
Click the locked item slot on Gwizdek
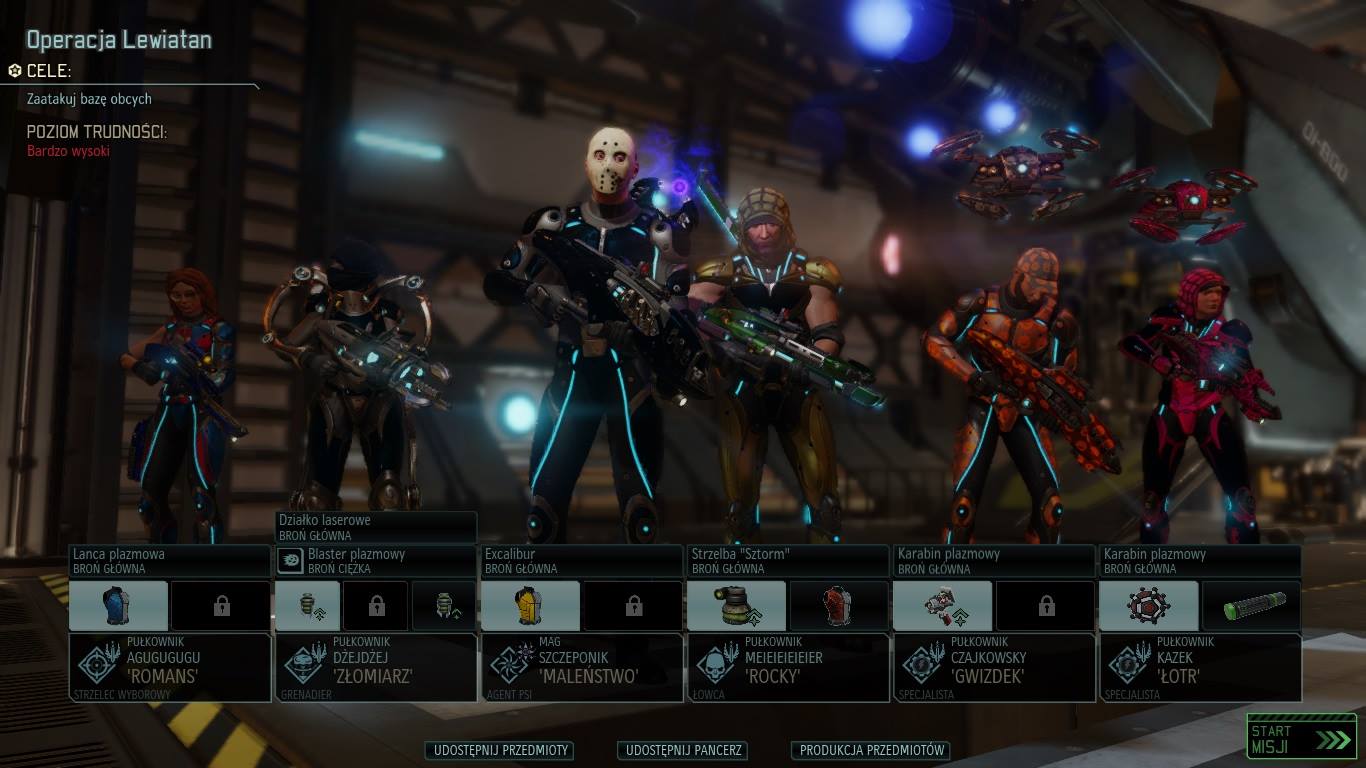point(1045,605)
